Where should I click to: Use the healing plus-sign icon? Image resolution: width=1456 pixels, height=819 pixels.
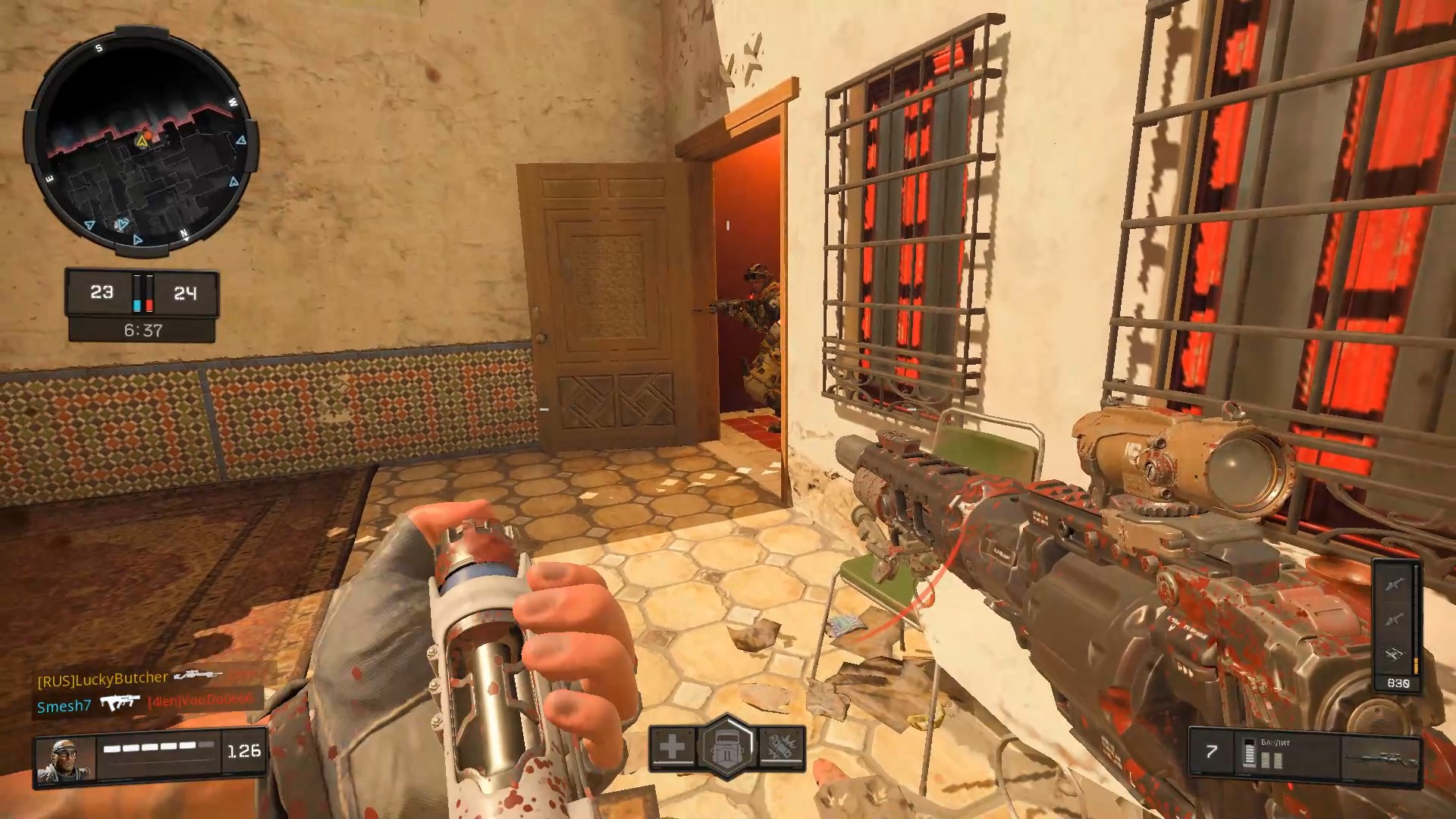point(672,747)
